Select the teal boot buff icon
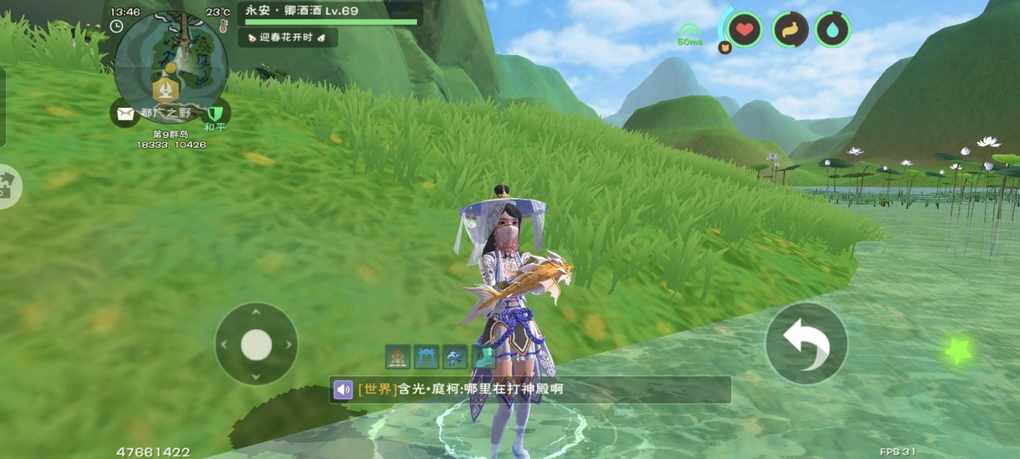Screen dimensions: 1020x459 pyautogui.click(x=483, y=356)
